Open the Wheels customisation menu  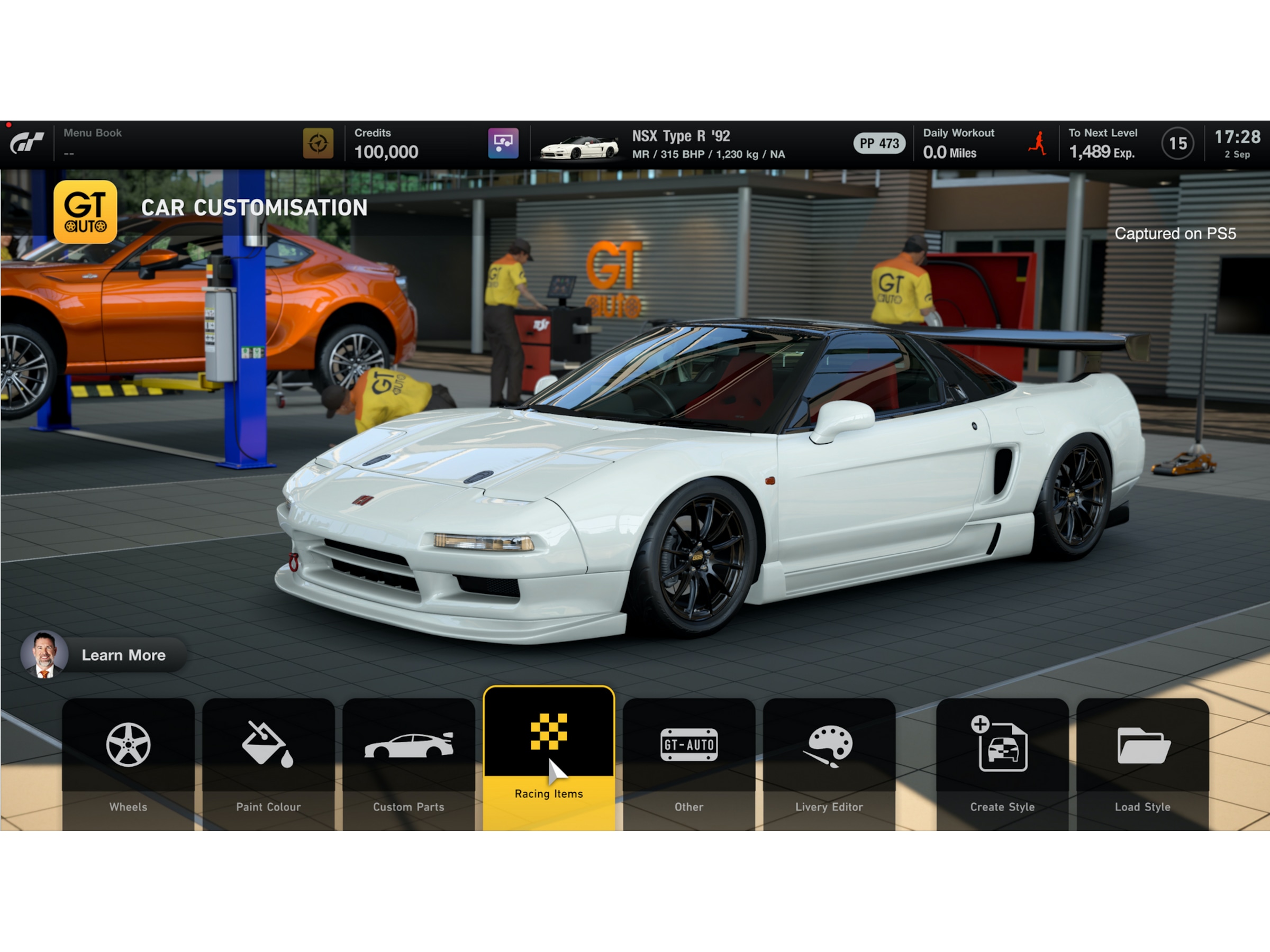point(128,763)
